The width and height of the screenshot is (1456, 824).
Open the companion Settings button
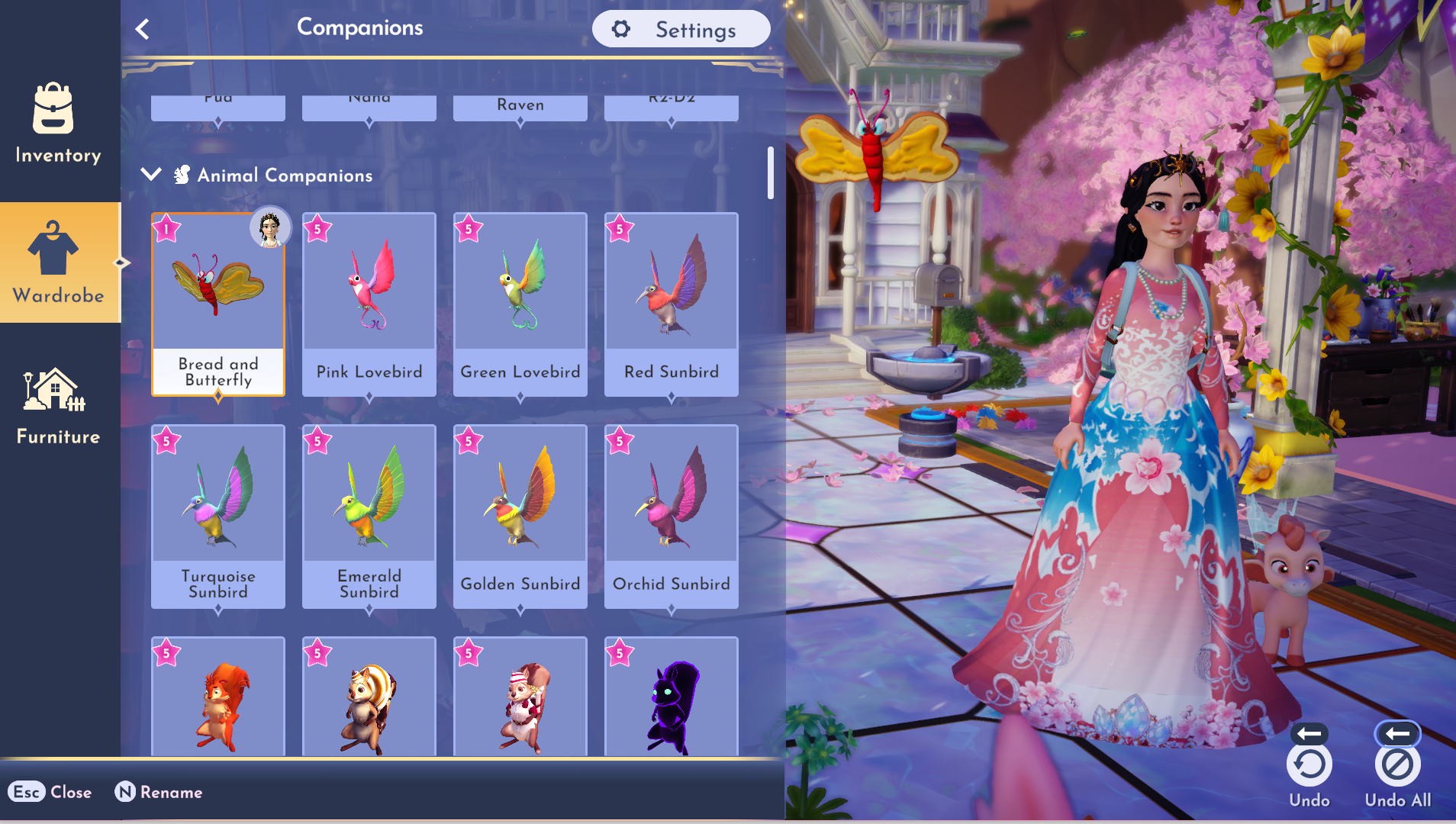pos(681,30)
